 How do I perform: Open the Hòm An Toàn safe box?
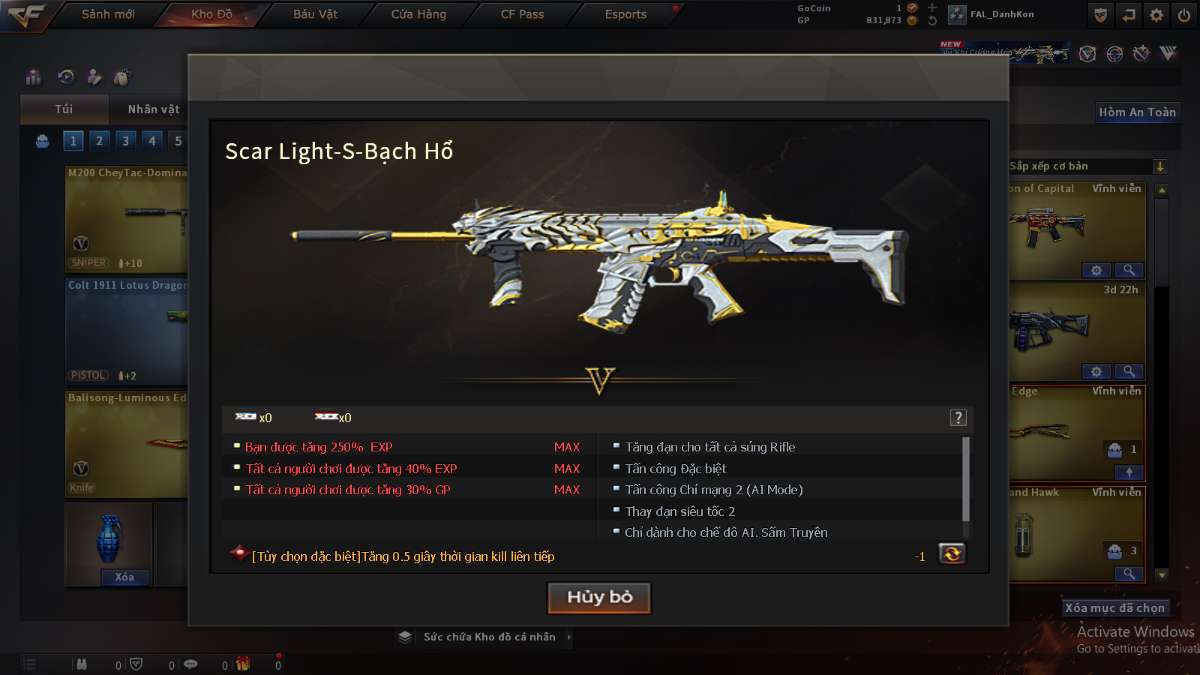coord(1137,112)
